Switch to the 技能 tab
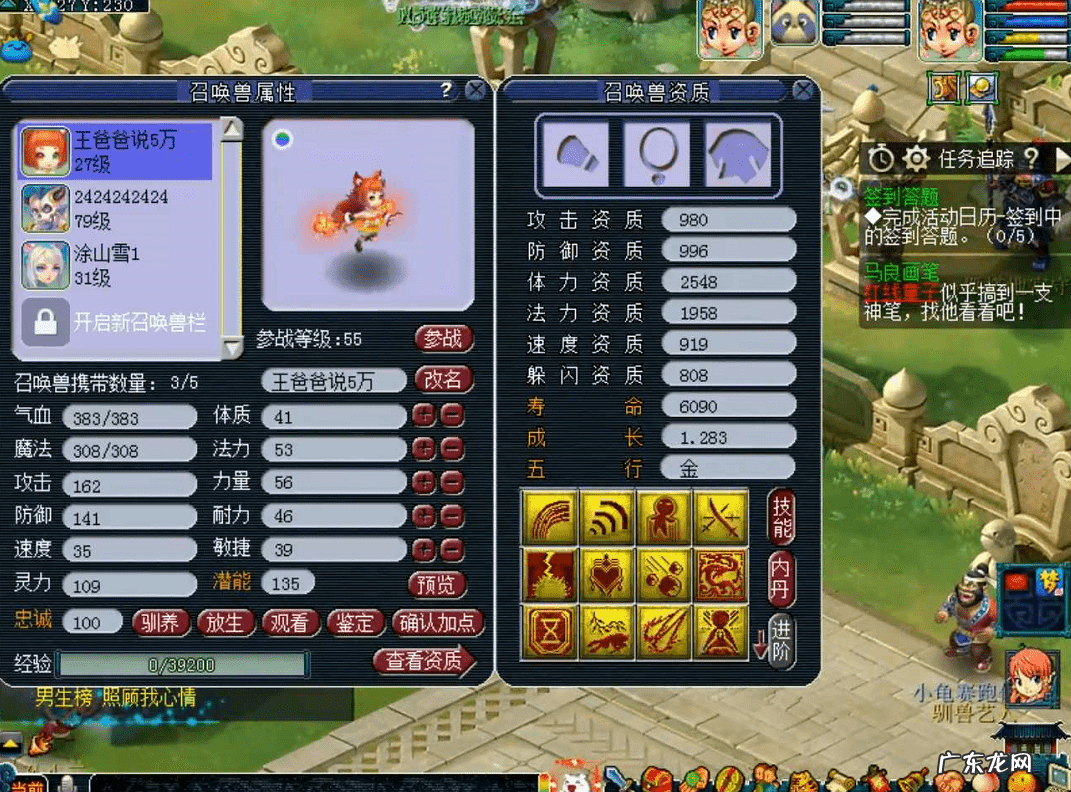 coord(782,516)
